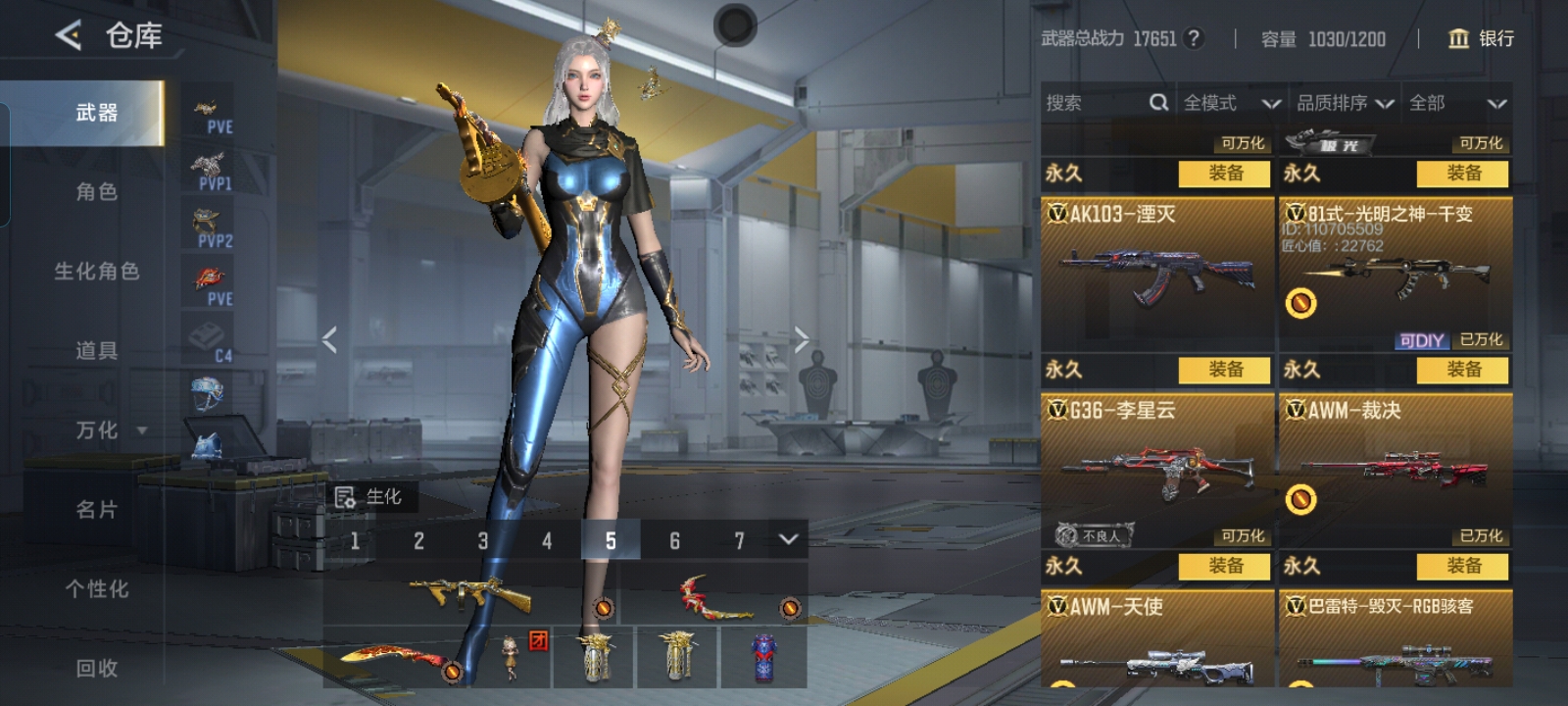The image size is (1568, 706).
Task: Open the 全模式 mode filter dropdown
Action: [x=1231, y=103]
